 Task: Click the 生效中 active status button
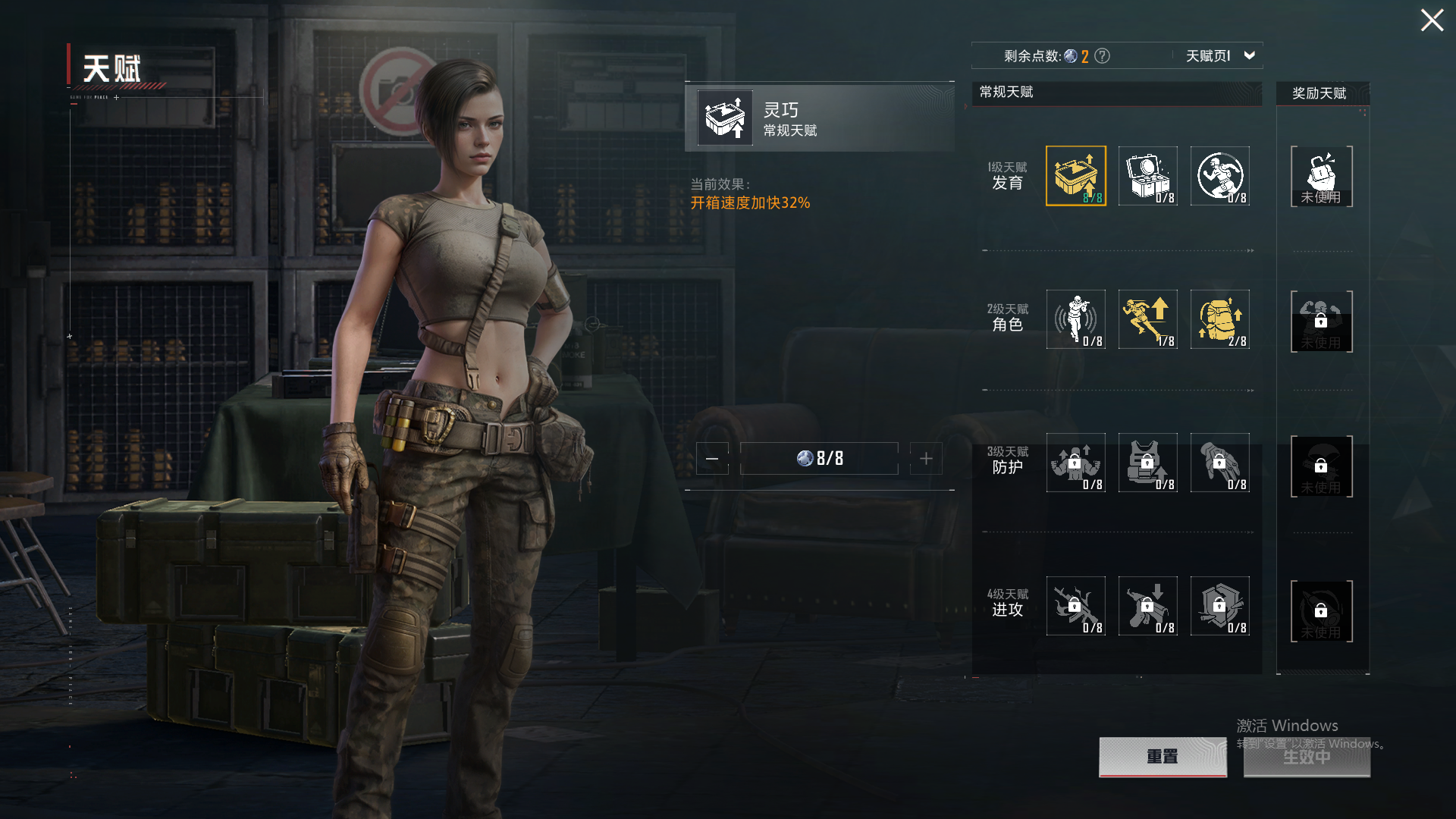[x=1307, y=756]
